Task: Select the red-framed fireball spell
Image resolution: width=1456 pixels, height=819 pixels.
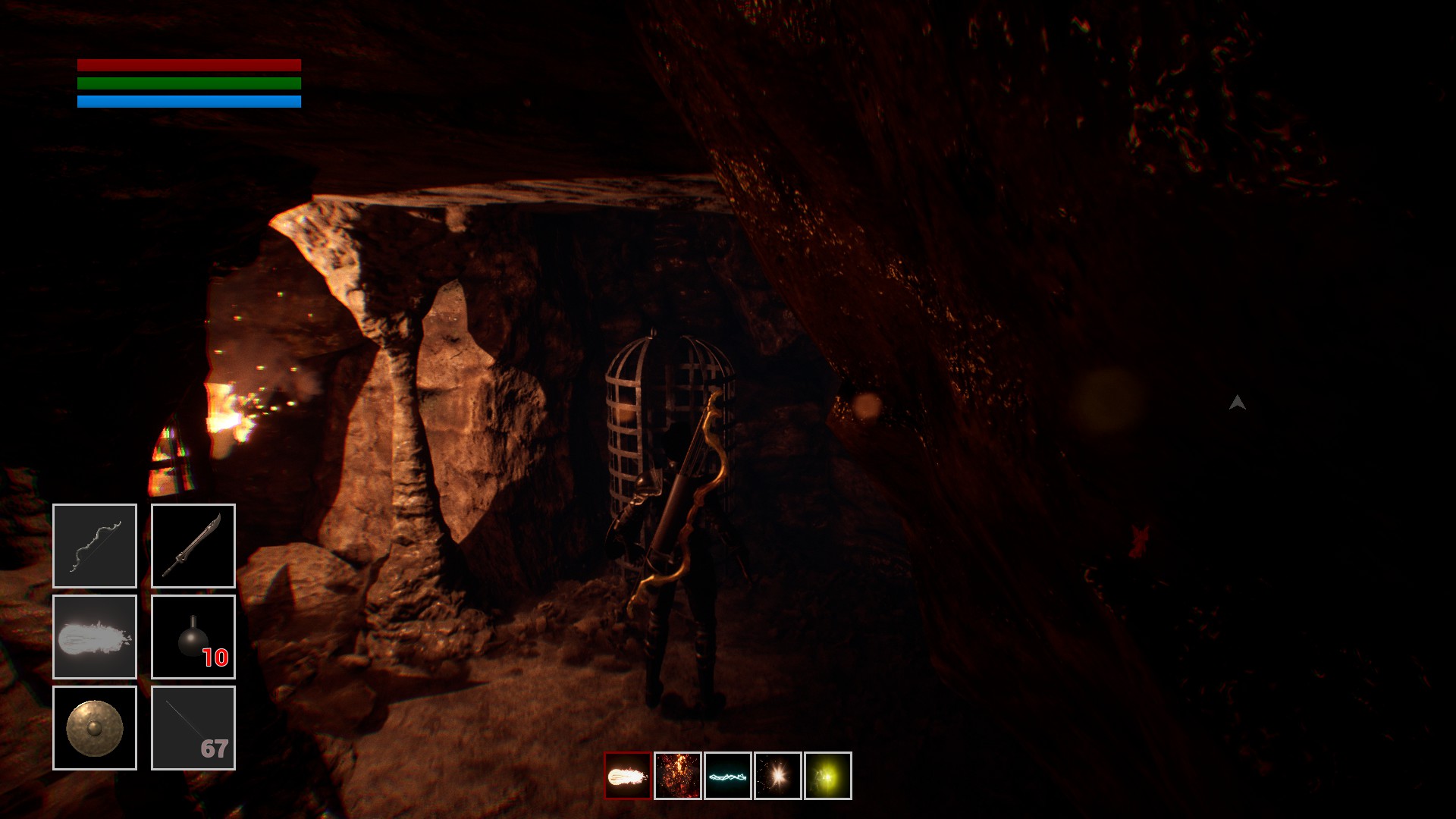Action: pyautogui.click(x=628, y=776)
